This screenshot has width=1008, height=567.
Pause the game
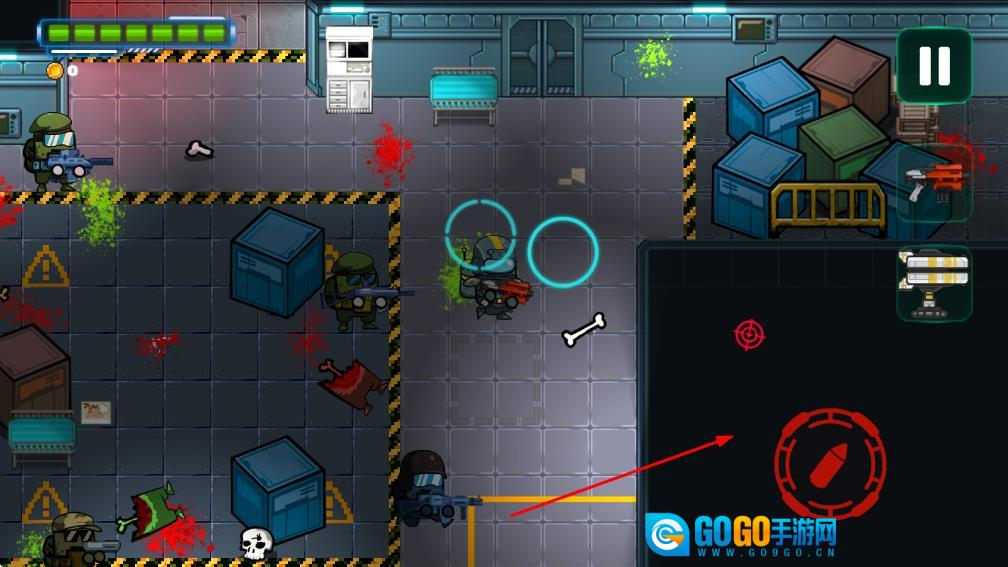pyautogui.click(x=934, y=65)
